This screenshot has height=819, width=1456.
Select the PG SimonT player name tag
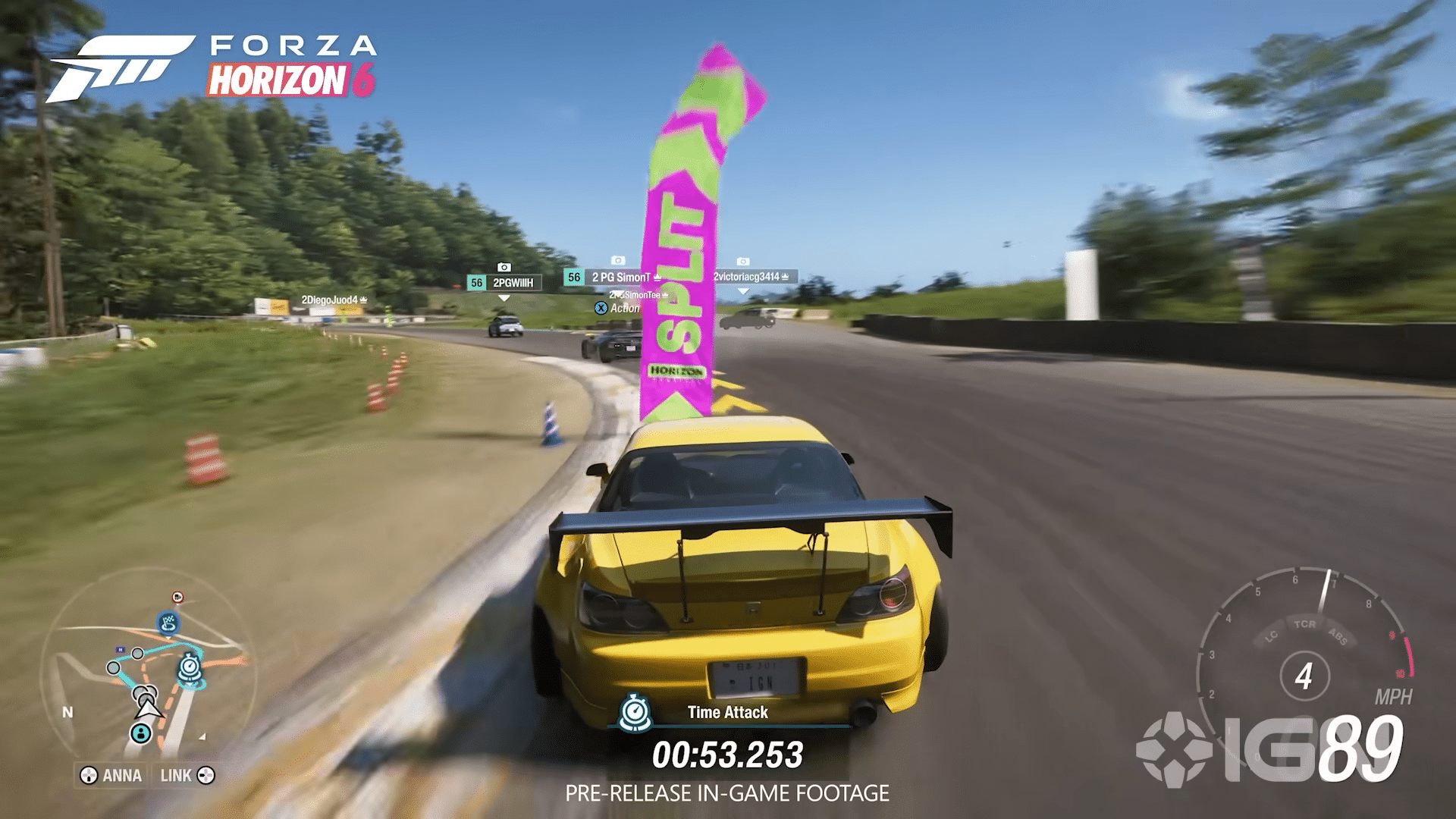coord(622,278)
